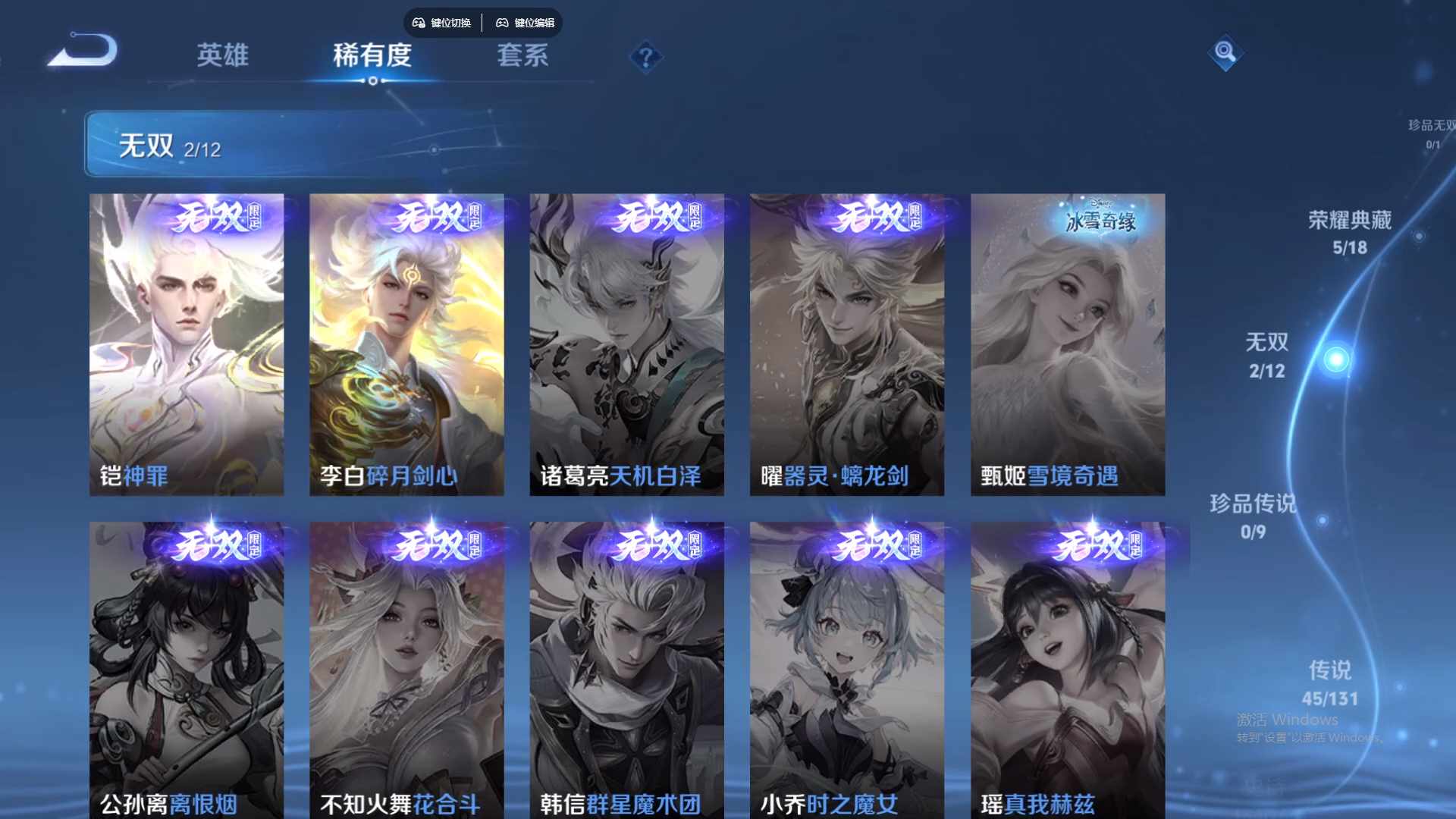Open search with the magnifier icon
This screenshot has width=1456, height=819.
1225,53
